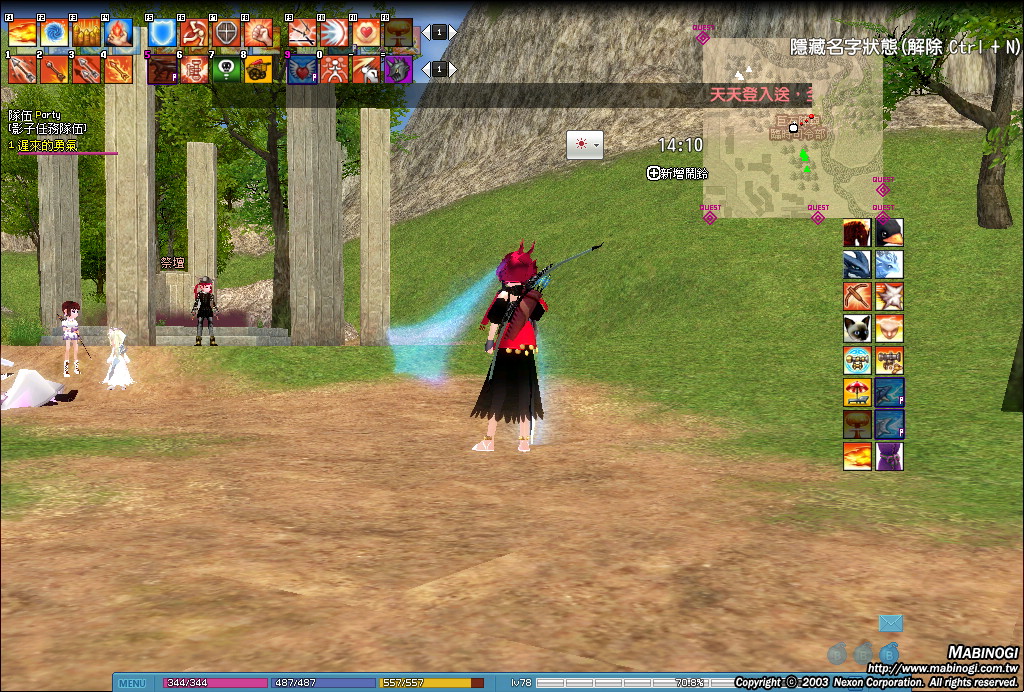Screen dimensions: 1024x692
Task: Select party member 遲來的勇氣
Action: (x=48, y=146)
